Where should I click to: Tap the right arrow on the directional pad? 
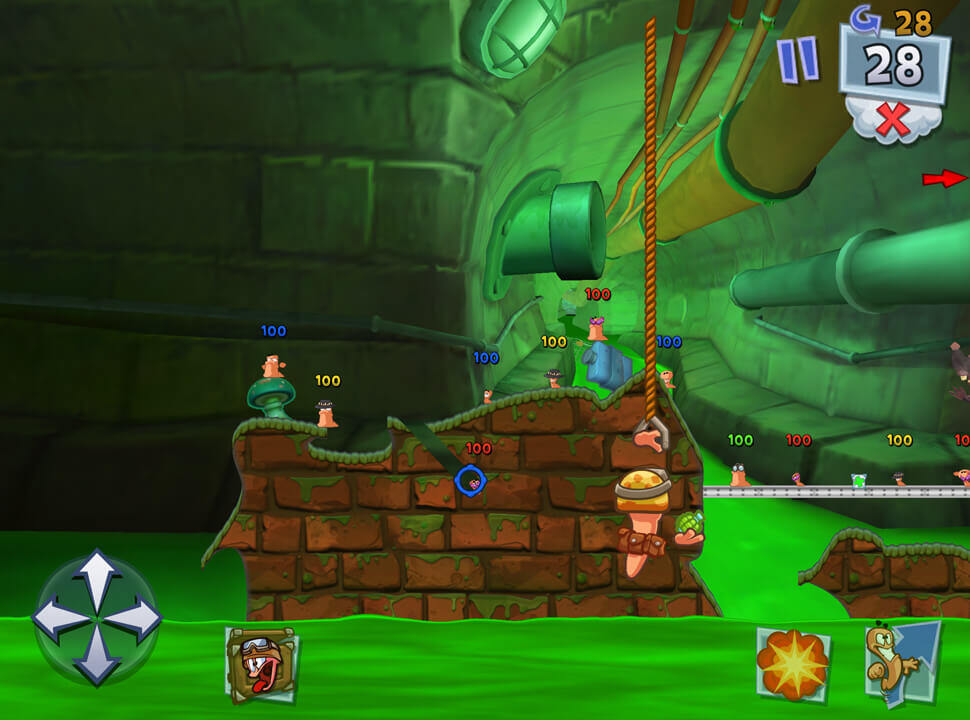[x=141, y=618]
